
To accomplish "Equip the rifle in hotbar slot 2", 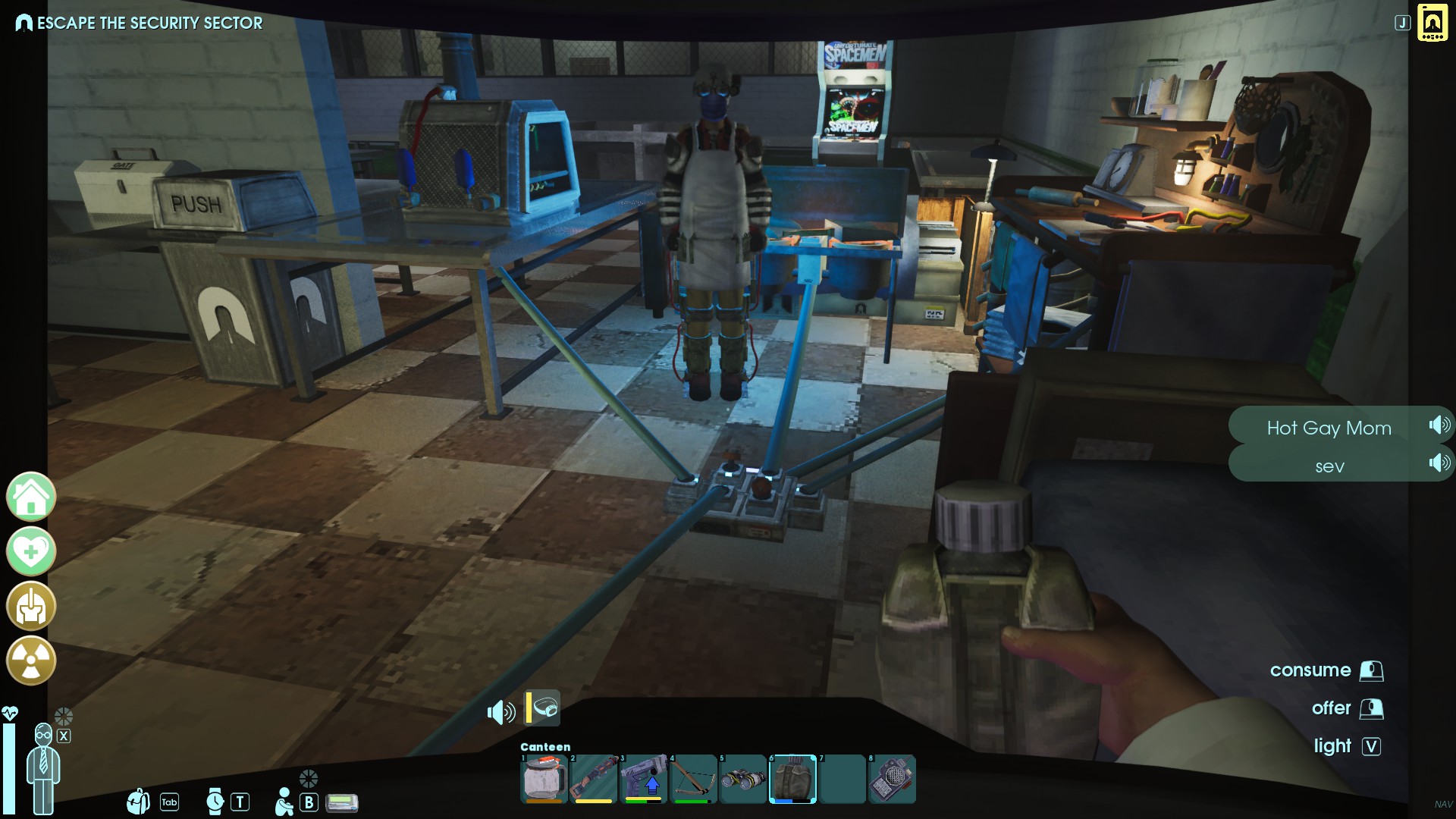I will [593, 779].
